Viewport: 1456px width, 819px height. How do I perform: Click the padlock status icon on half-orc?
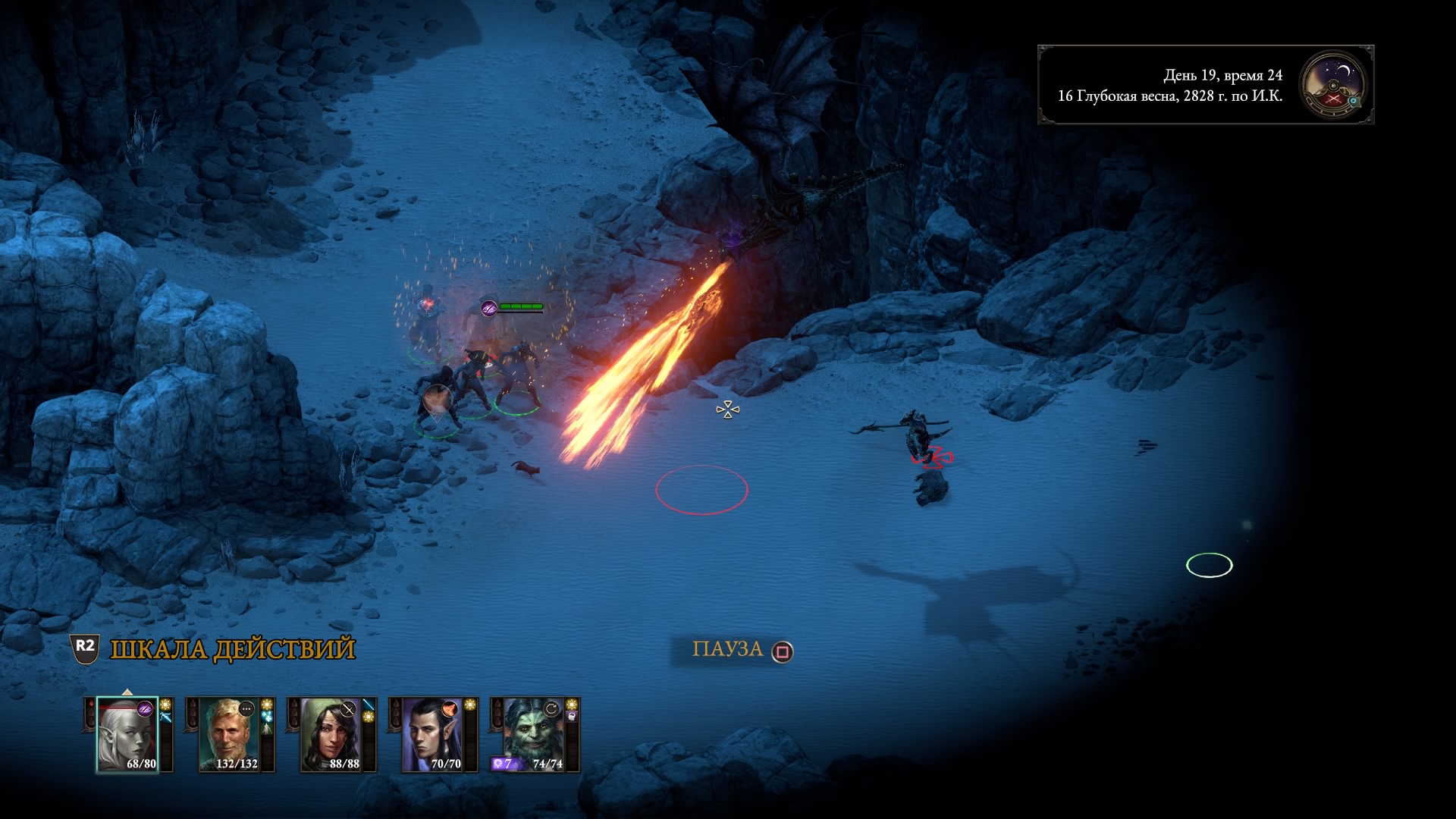[572, 718]
